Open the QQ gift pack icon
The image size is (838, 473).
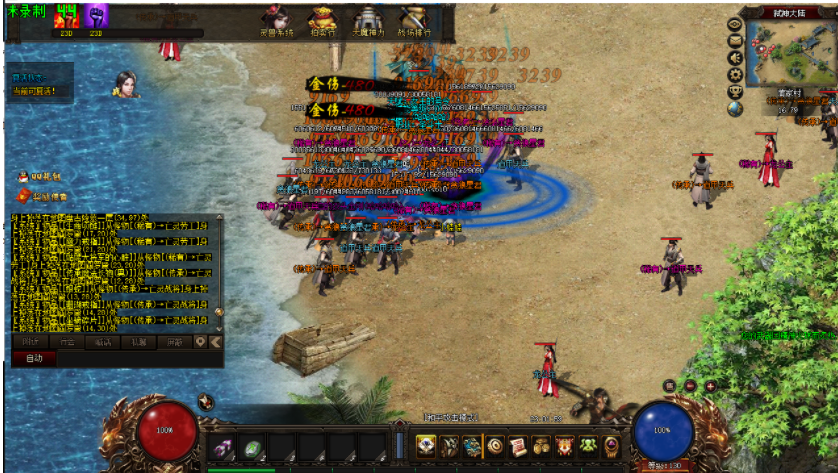[x=22, y=176]
